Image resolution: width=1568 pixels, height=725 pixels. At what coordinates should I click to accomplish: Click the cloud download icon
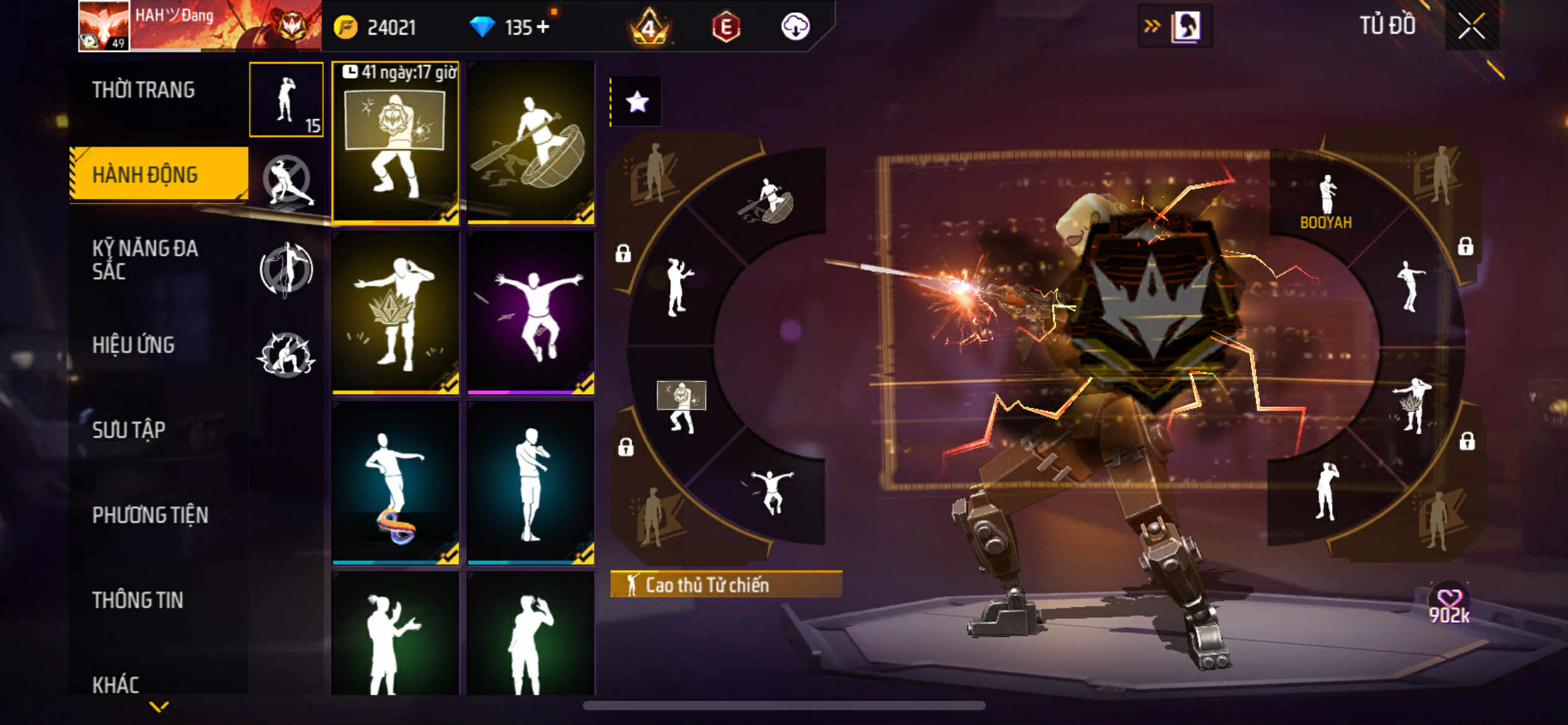pyautogui.click(x=795, y=27)
